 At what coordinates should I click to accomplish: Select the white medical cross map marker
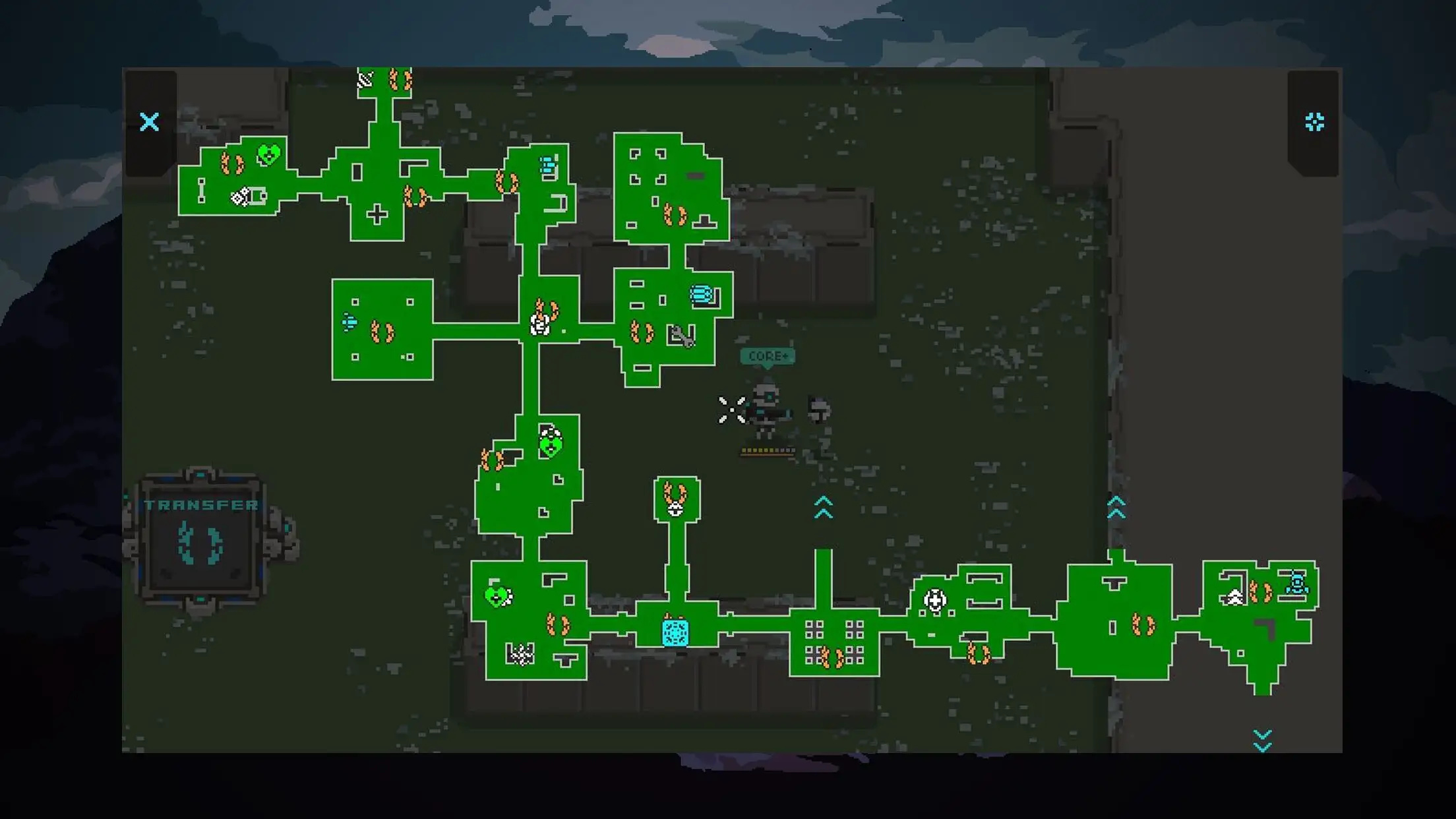pos(935,600)
